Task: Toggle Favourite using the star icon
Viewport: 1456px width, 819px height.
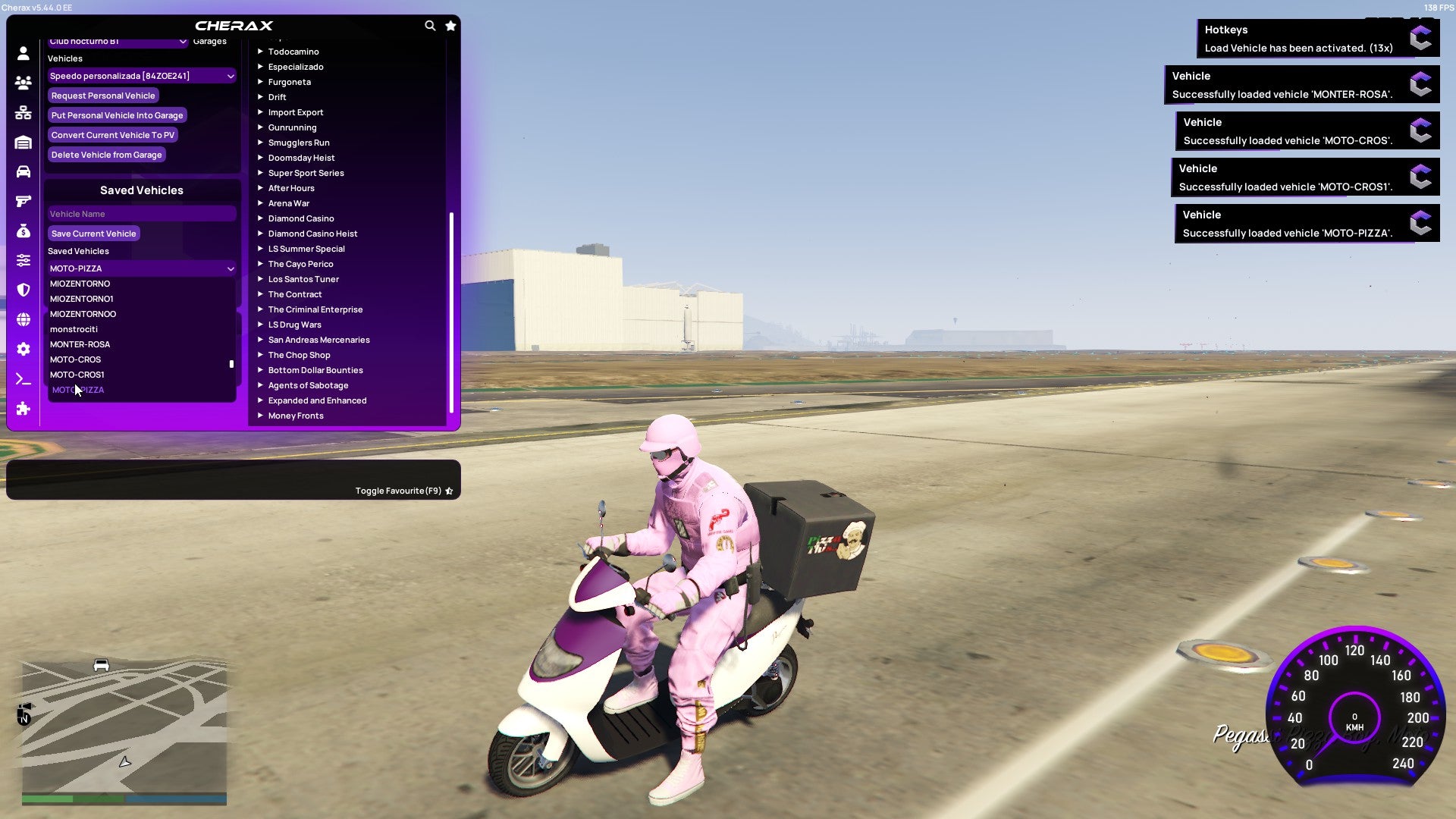Action: pos(449,490)
